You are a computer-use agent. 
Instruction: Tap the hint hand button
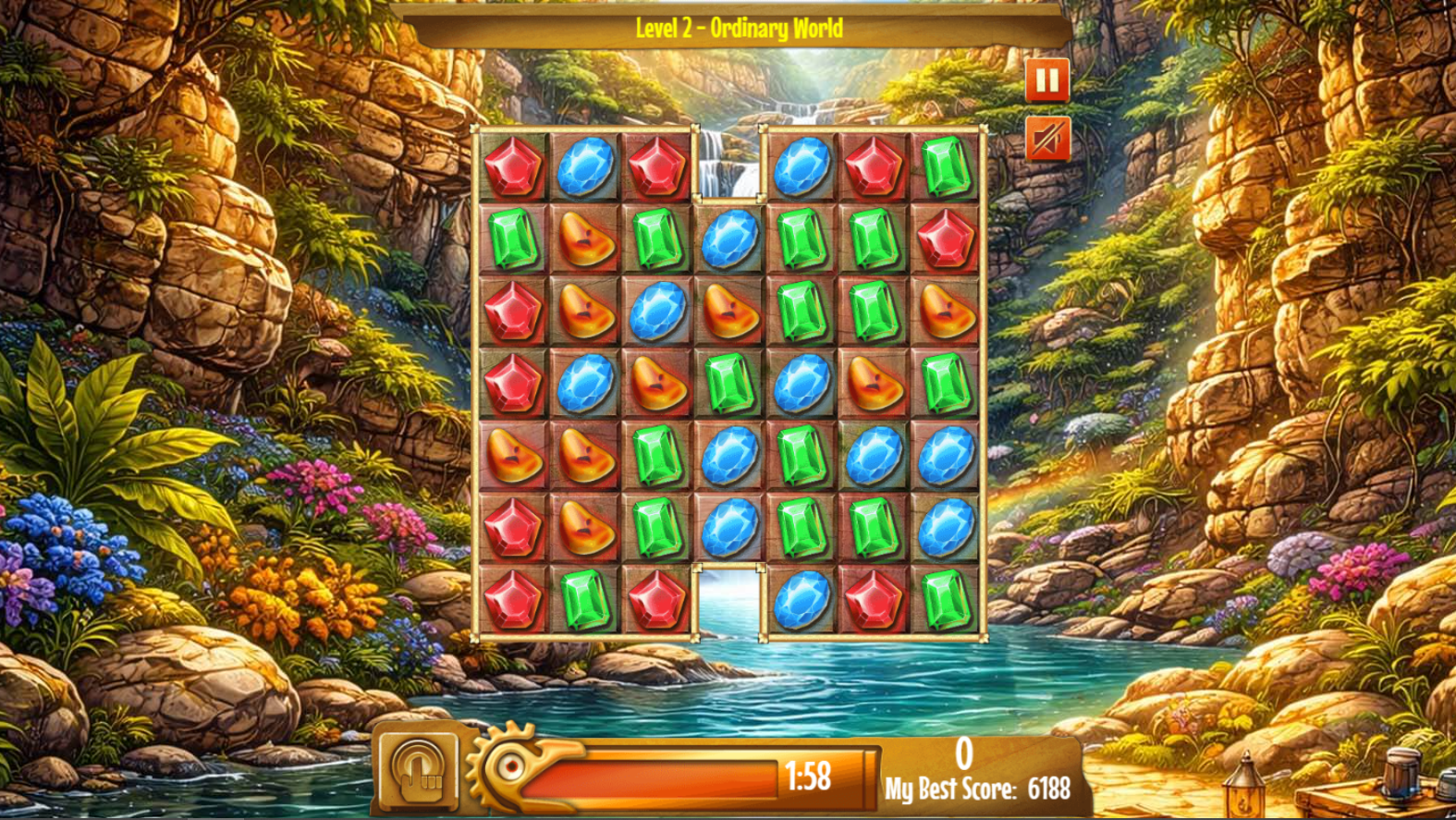point(421,772)
